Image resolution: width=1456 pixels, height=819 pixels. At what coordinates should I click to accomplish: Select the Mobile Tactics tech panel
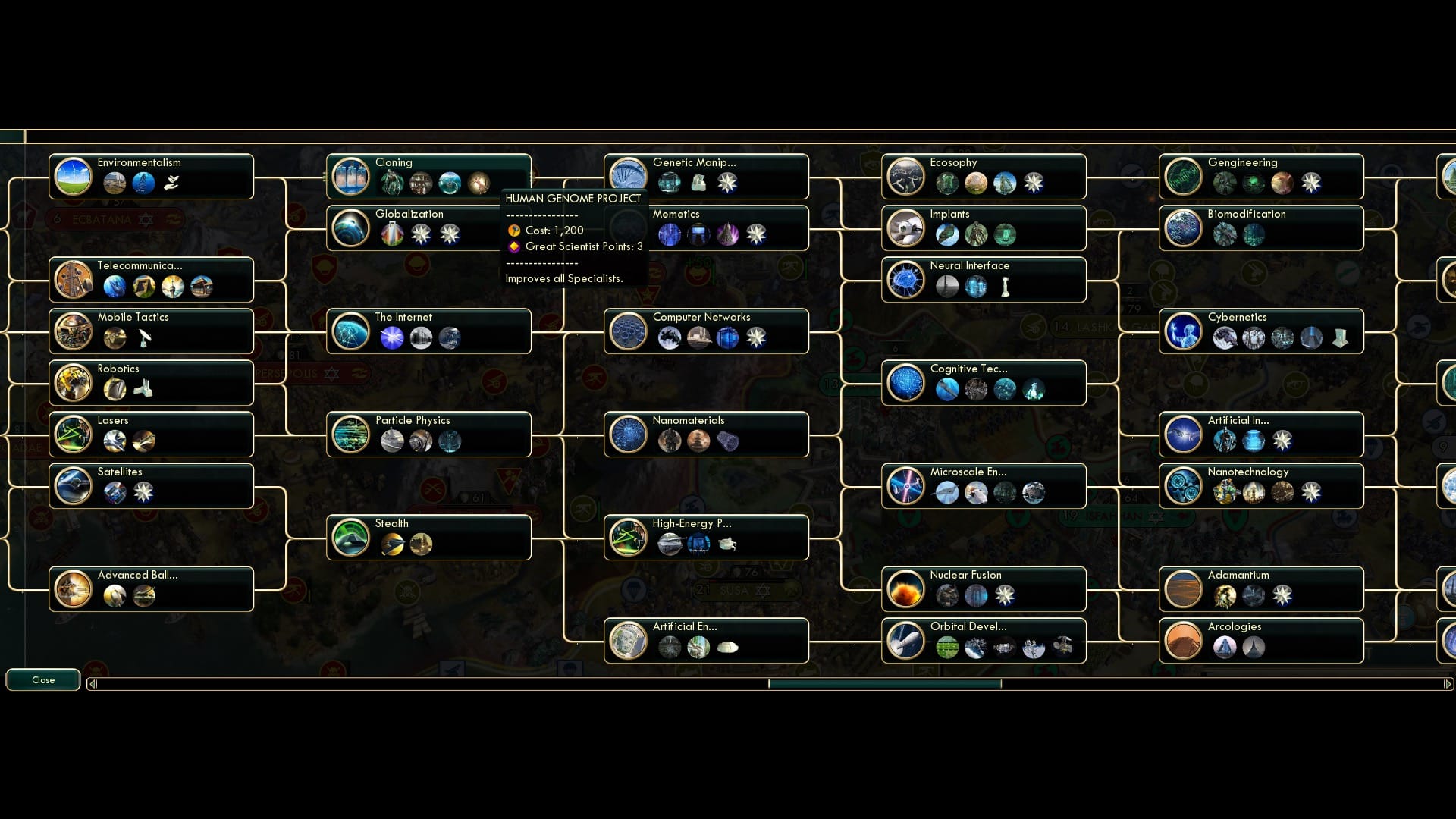click(x=150, y=331)
